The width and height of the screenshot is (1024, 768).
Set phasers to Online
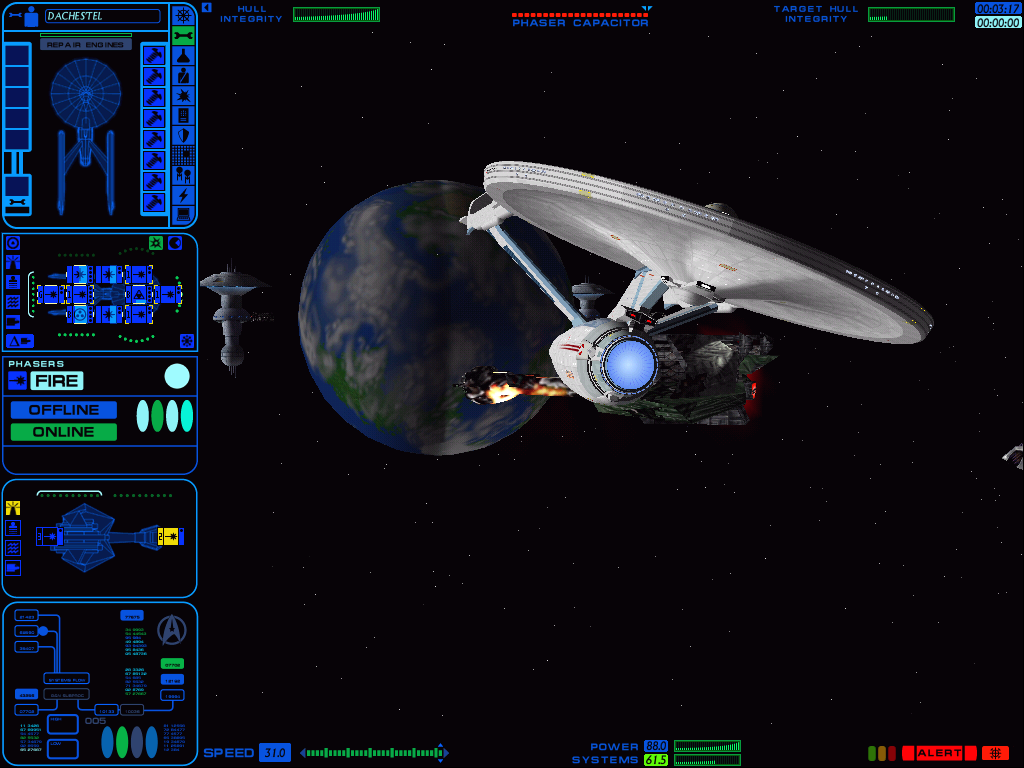click(x=64, y=432)
